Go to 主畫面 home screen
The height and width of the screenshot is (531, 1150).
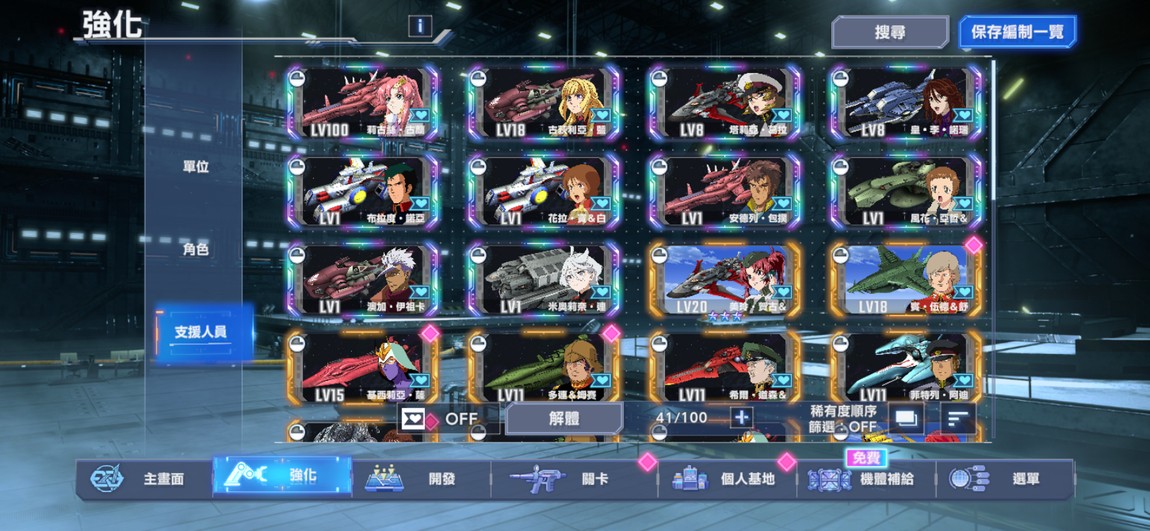pyautogui.click(x=142, y=479)
